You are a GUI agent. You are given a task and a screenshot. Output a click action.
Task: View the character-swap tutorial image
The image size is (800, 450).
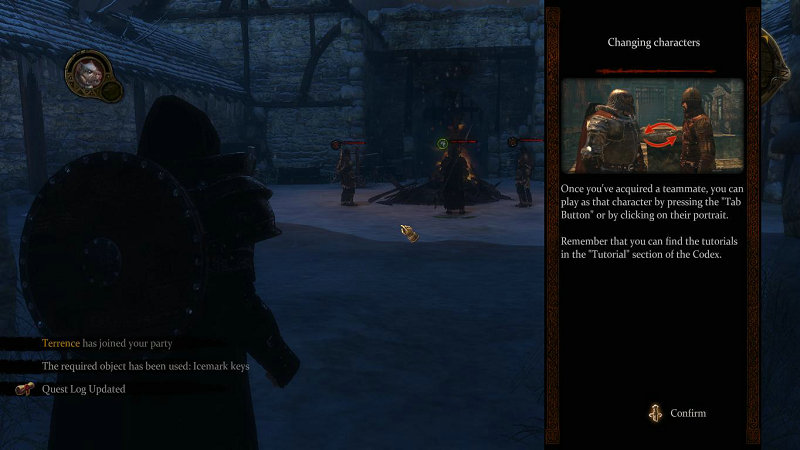pos(652,126)
